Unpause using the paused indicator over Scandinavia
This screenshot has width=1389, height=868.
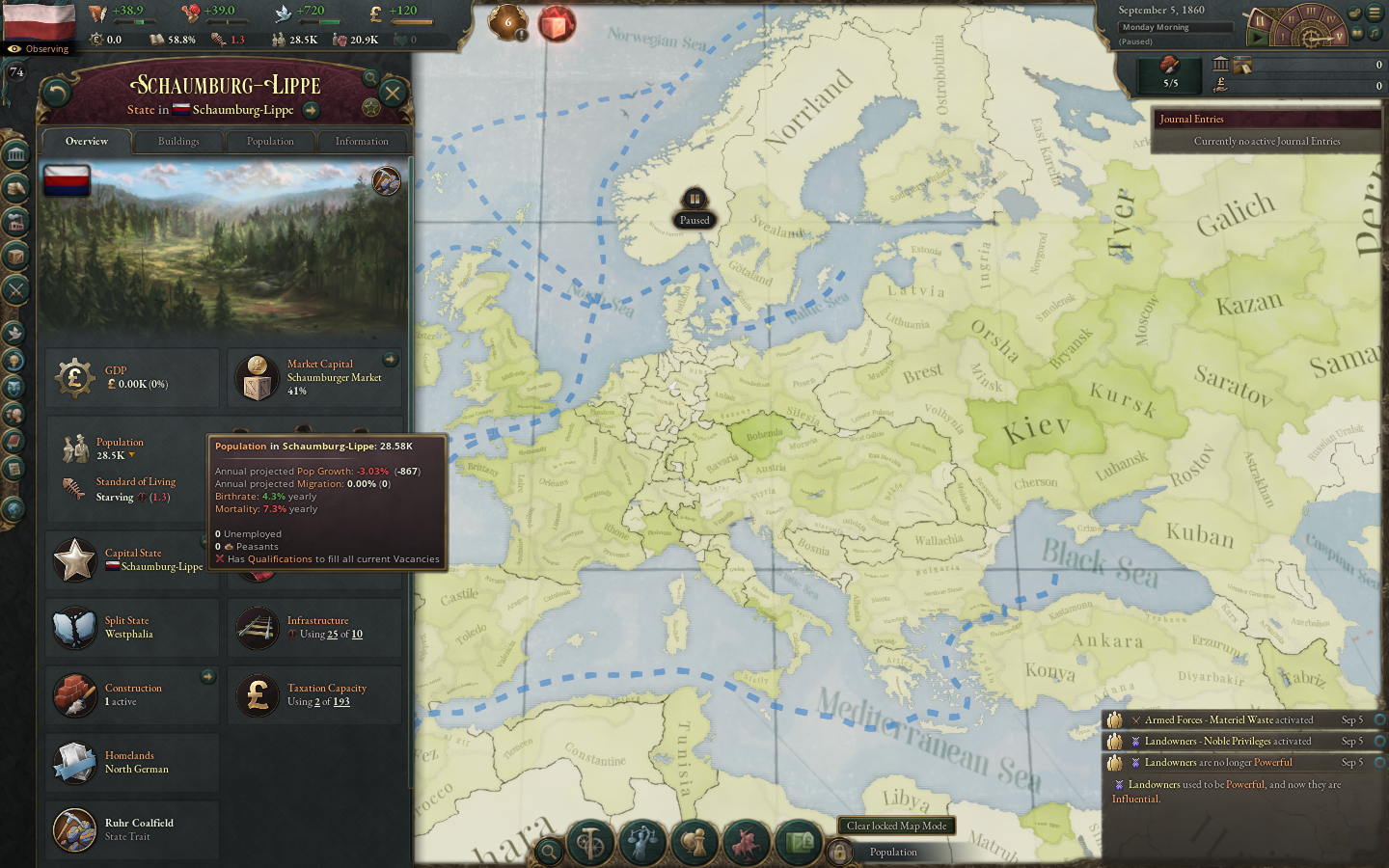point(696,201)
